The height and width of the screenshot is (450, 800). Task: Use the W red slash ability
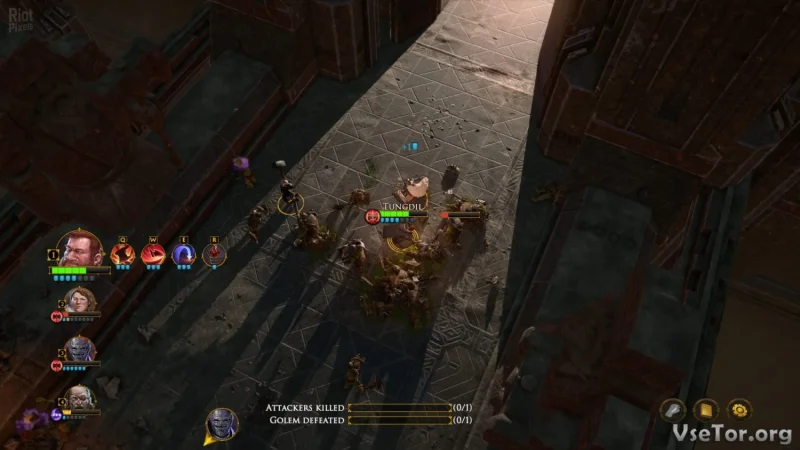pyautogui.click(x=153, y=255)
